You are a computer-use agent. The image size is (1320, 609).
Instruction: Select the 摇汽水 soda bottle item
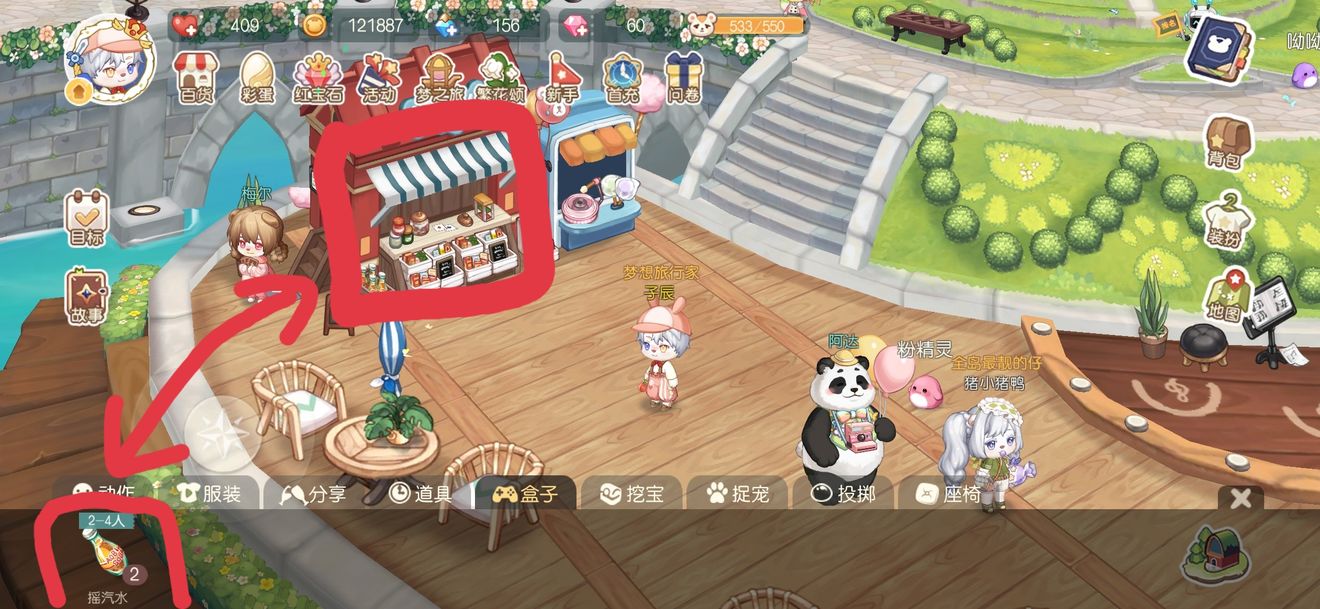pos(107,556)
